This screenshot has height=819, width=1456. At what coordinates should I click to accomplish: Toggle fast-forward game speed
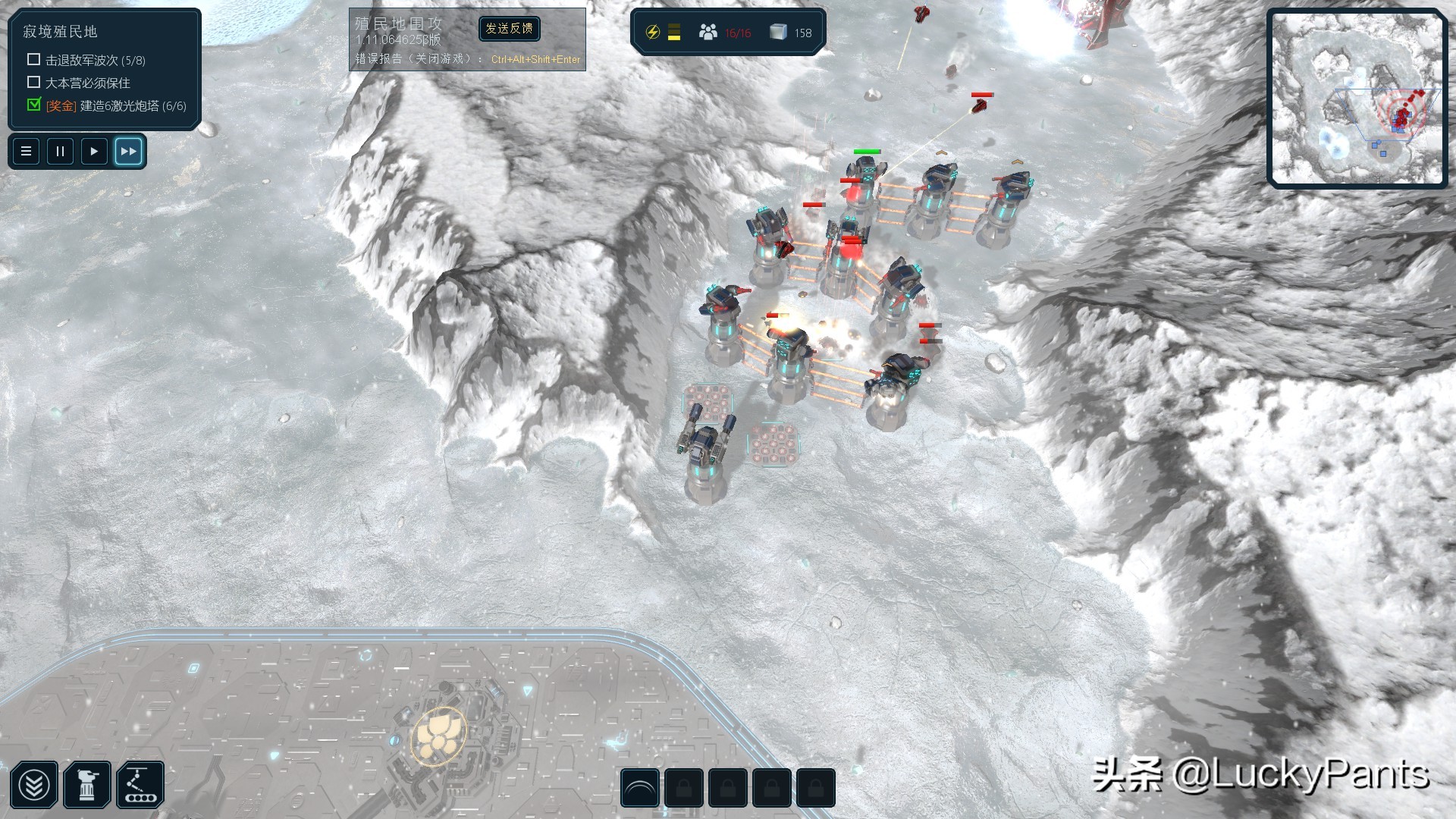(x=128, y=152)
